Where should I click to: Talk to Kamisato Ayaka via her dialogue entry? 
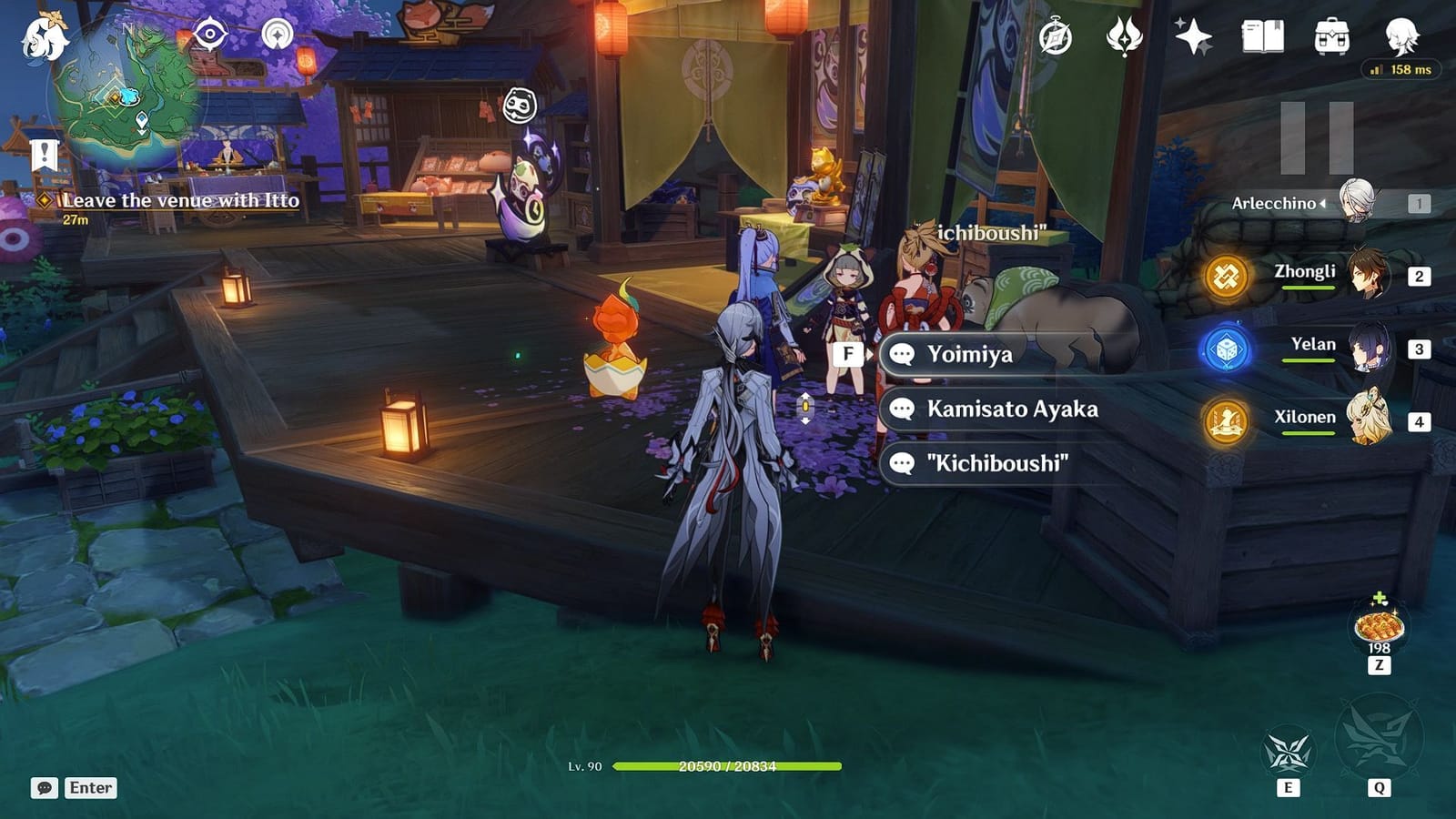pyautogui.click(x=1010, y=409)
